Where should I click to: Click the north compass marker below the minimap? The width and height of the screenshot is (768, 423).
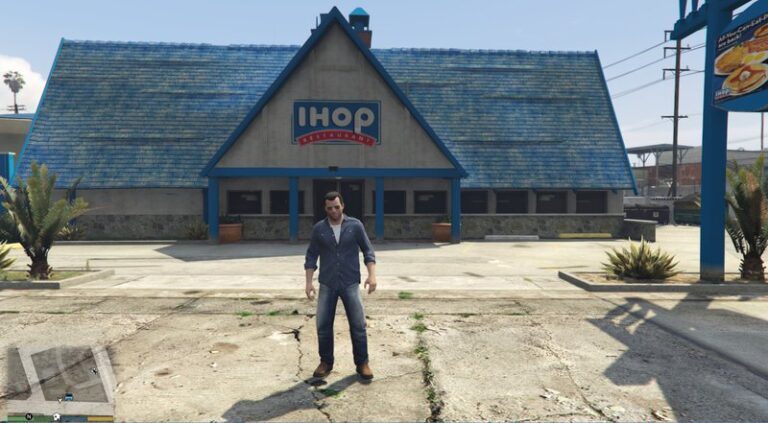[x=29, y=416]
